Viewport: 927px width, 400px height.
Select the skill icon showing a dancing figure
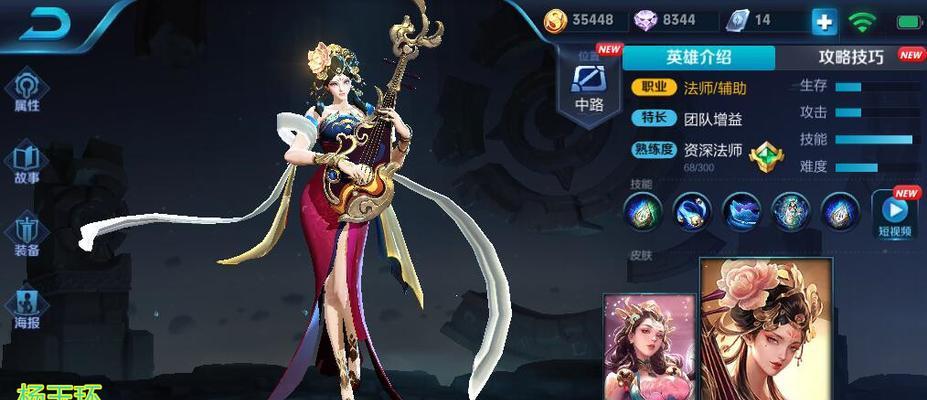coord(790,211)
